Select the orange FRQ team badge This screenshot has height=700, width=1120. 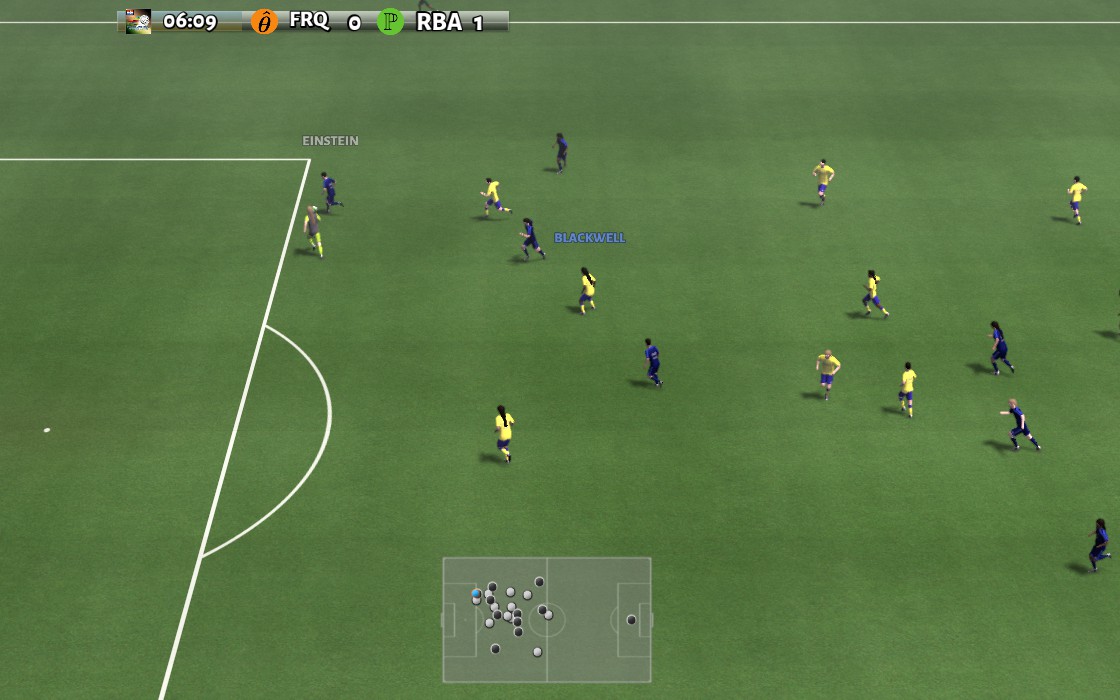(264, 22)
